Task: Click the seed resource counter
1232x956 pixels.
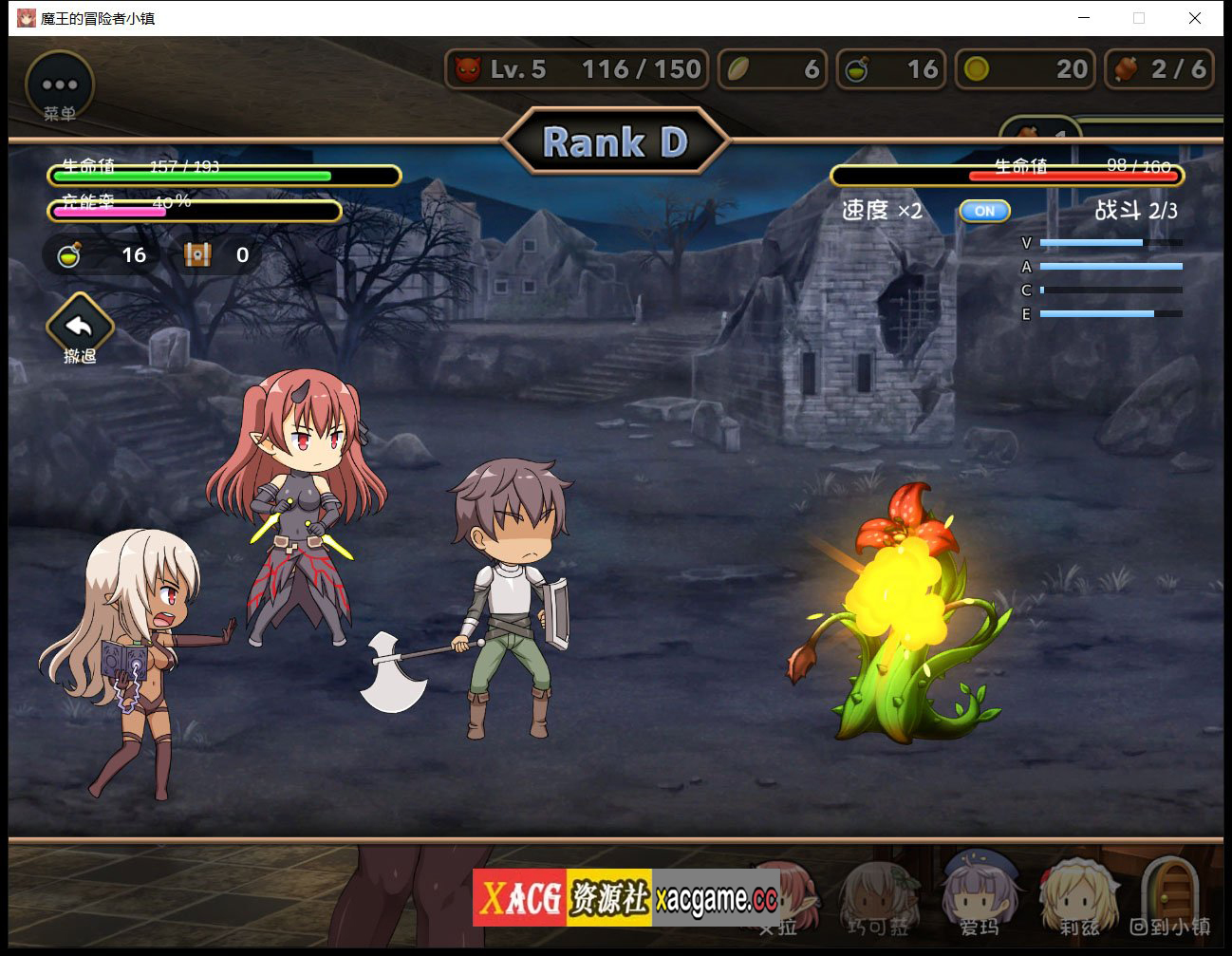Action: pyautogui.click(x=772, y=69)
